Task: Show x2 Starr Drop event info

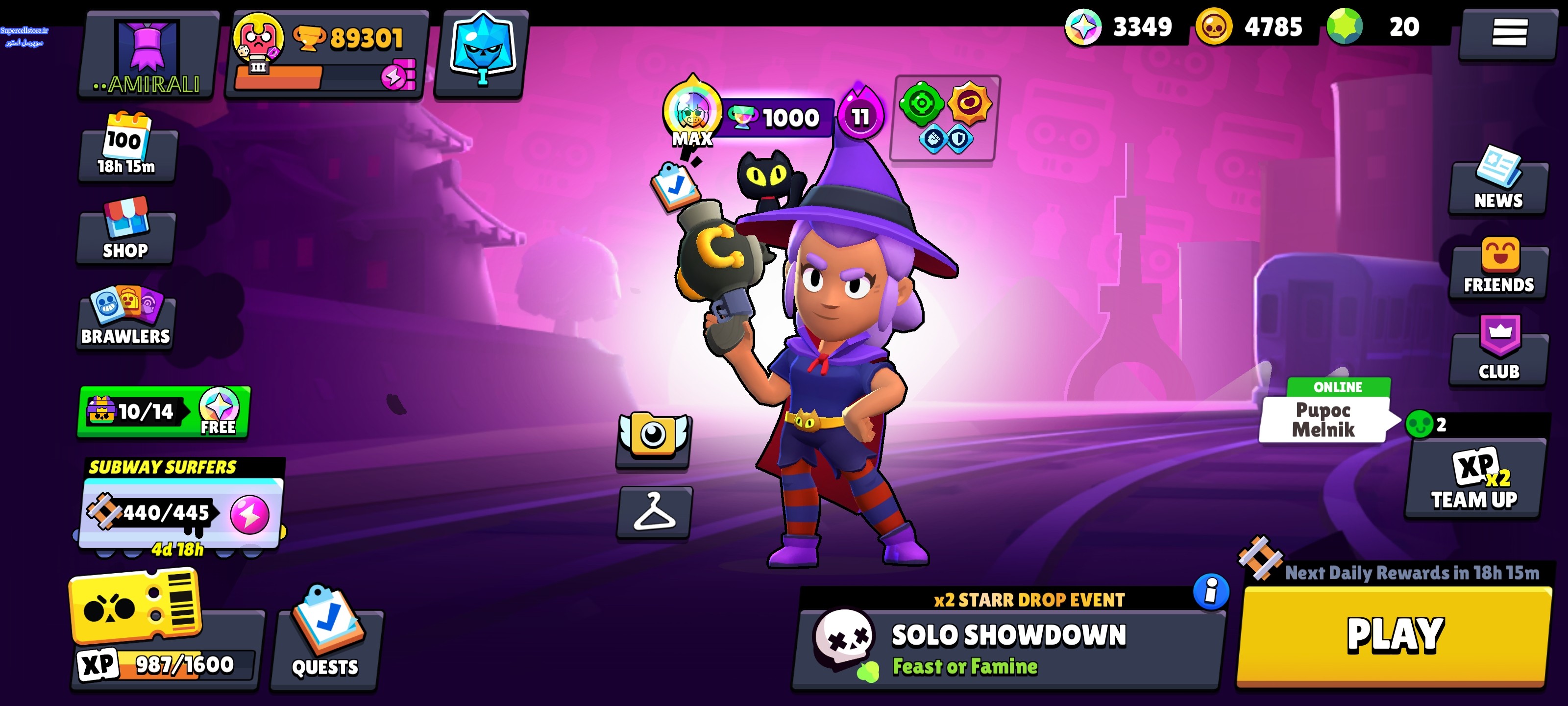Action: pos(1211,591)
